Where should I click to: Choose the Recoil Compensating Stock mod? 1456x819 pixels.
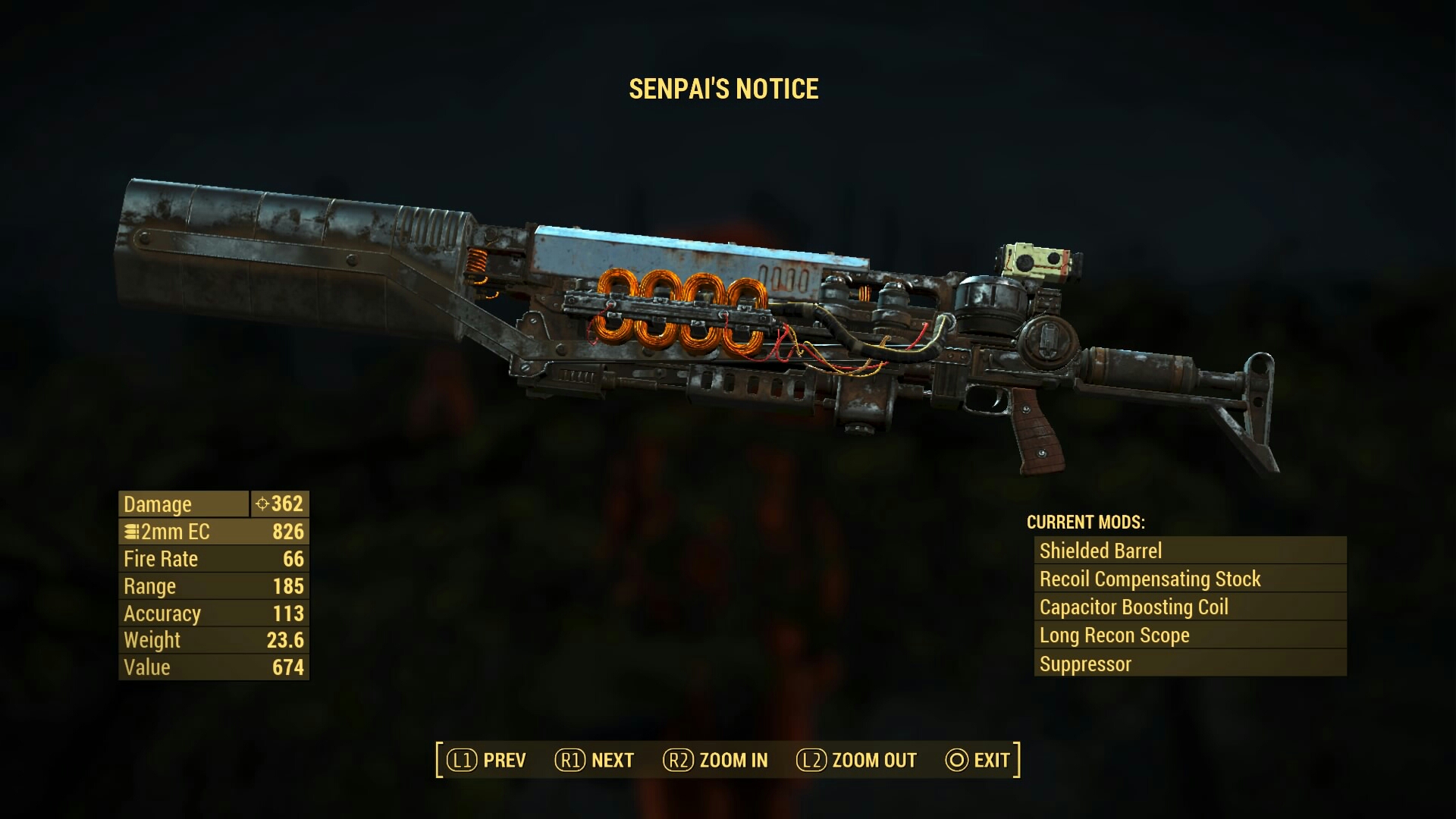(1189, 579)
